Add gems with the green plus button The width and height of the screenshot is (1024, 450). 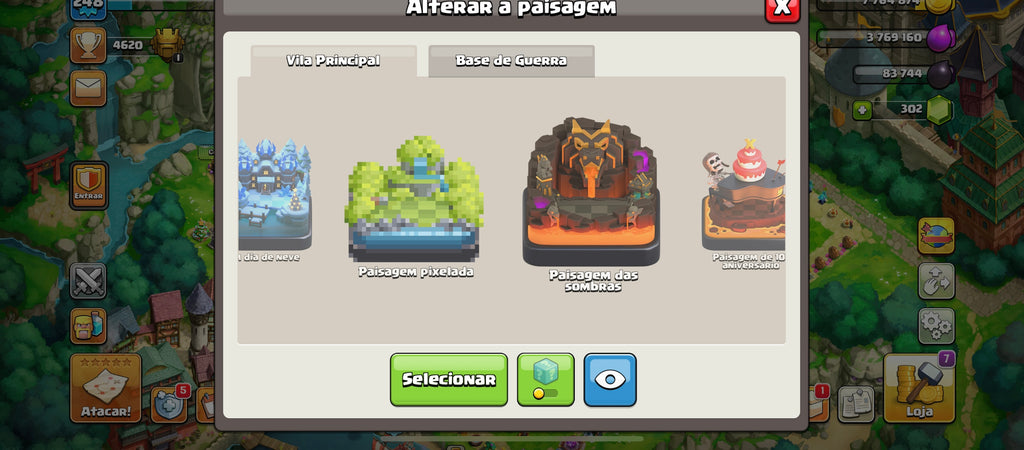863,109
